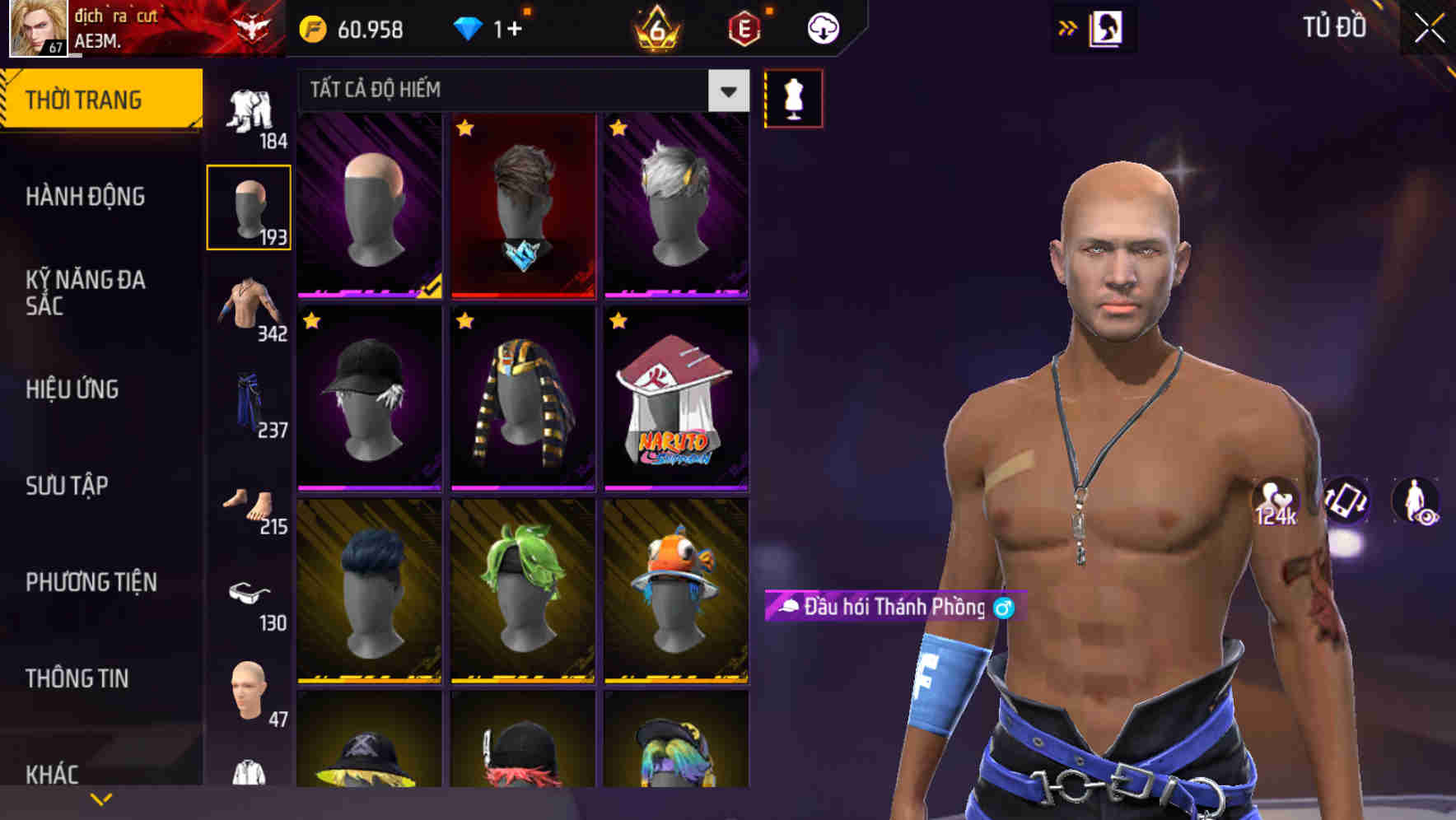Open the PHƯƠNG TIỆN category tab
Screen dimensions: 1456x820
[x=91, y=581]
